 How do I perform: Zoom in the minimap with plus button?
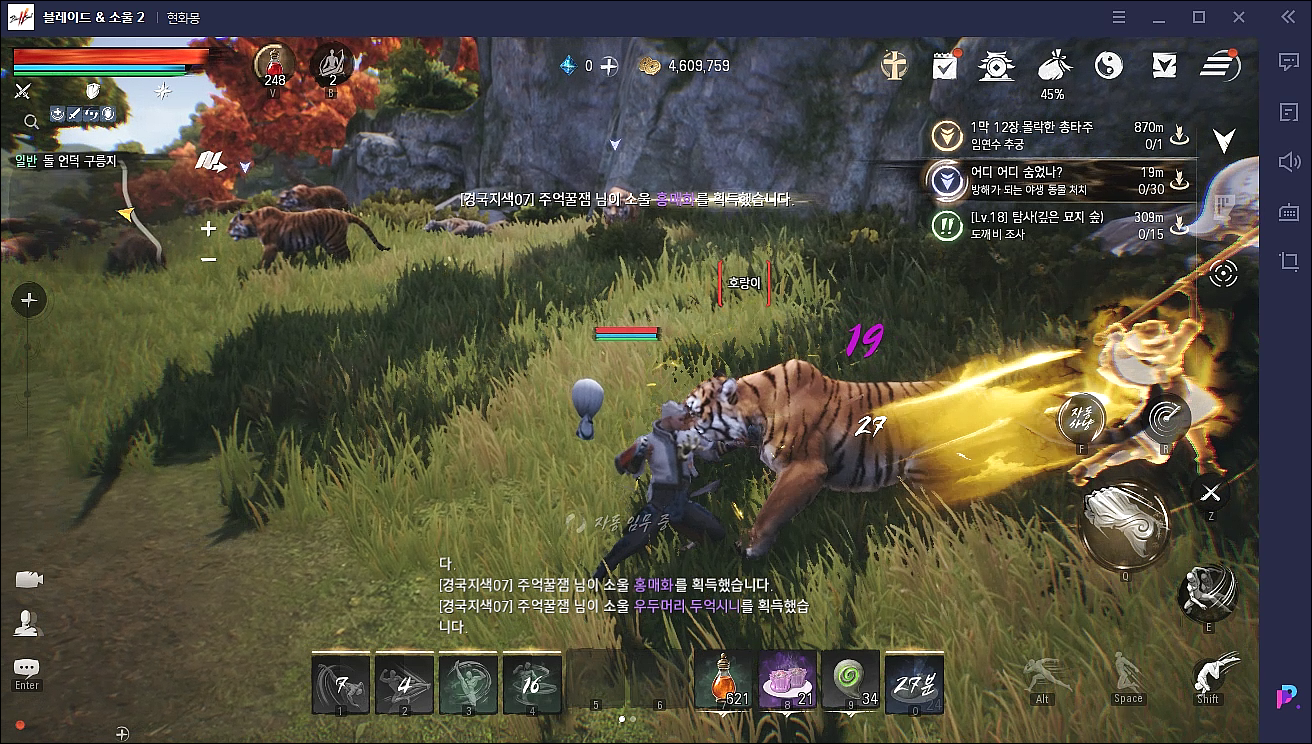coord(208,229)
